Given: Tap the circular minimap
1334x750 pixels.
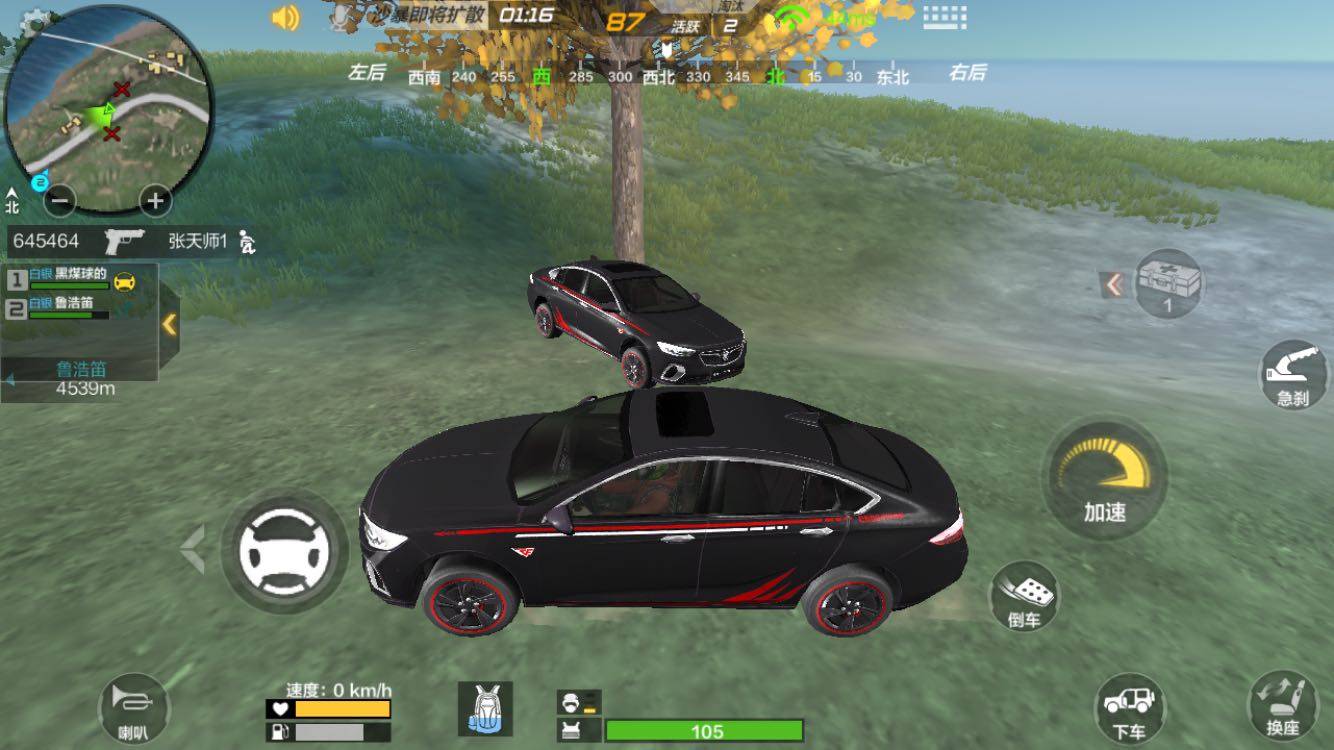Looking at the screenshot, I should pyautogui.click(x=108, y=108).
